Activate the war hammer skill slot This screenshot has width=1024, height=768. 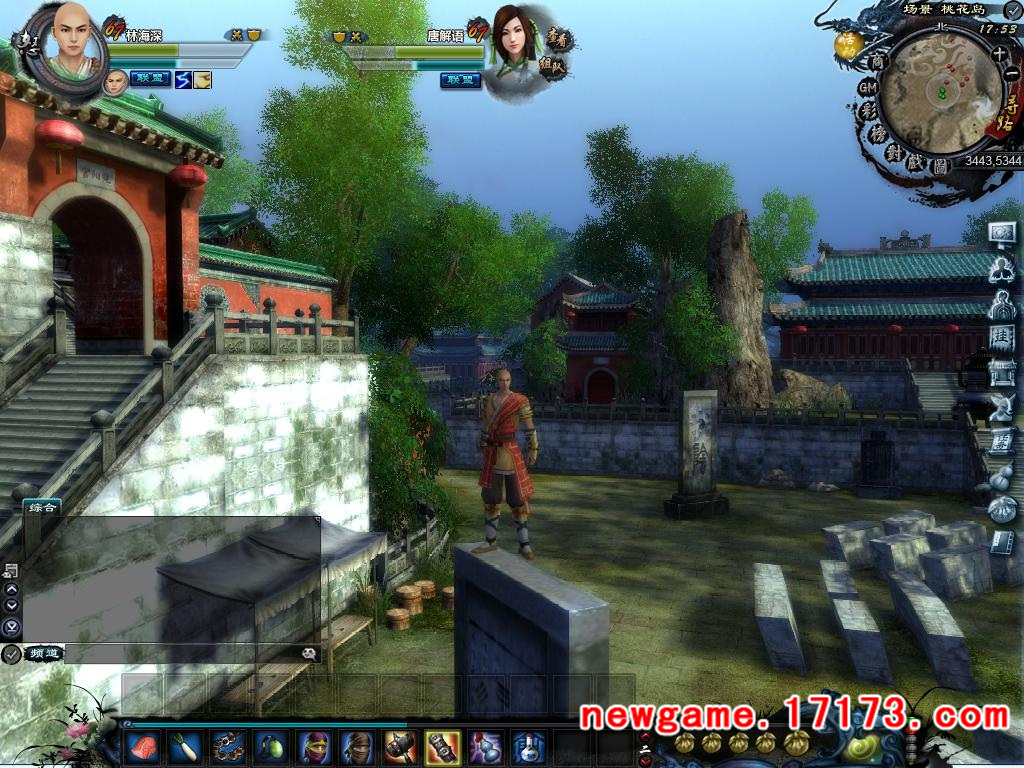[x=399, y=746]
